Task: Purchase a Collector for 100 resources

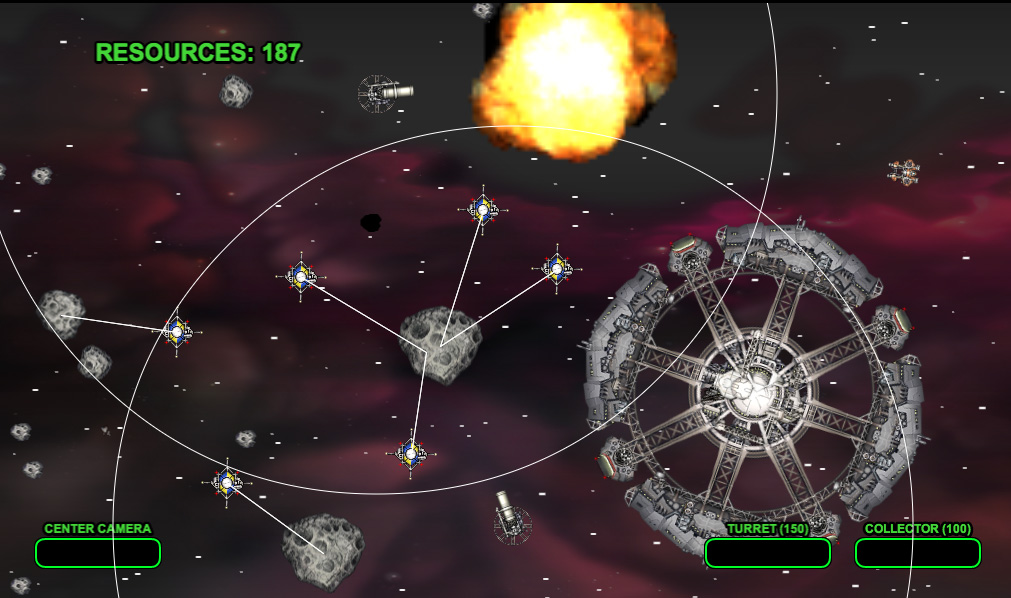Action: tap(917, 552)
